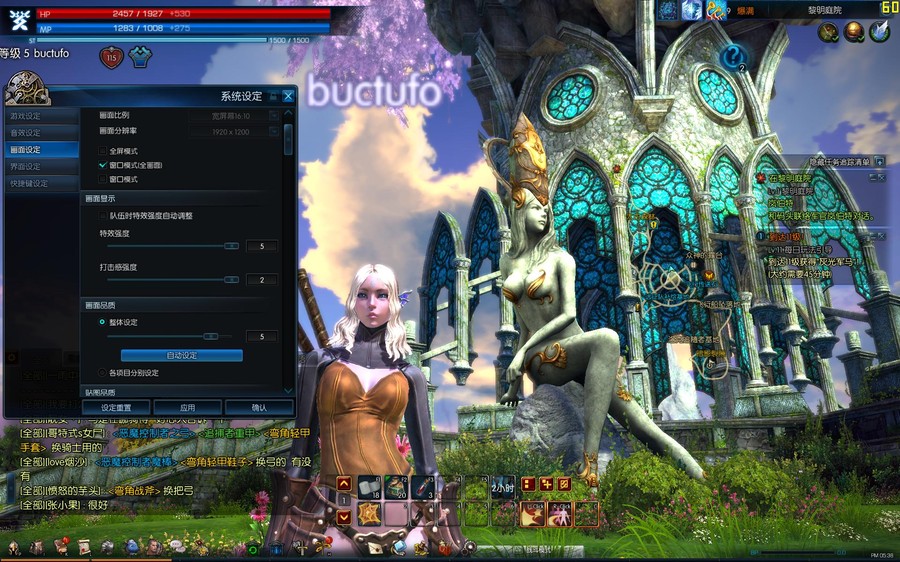Adjust the 特效强度 effect intensity slider
The height and width of the screenshot is (562, 900).
[x=231, y=245]
